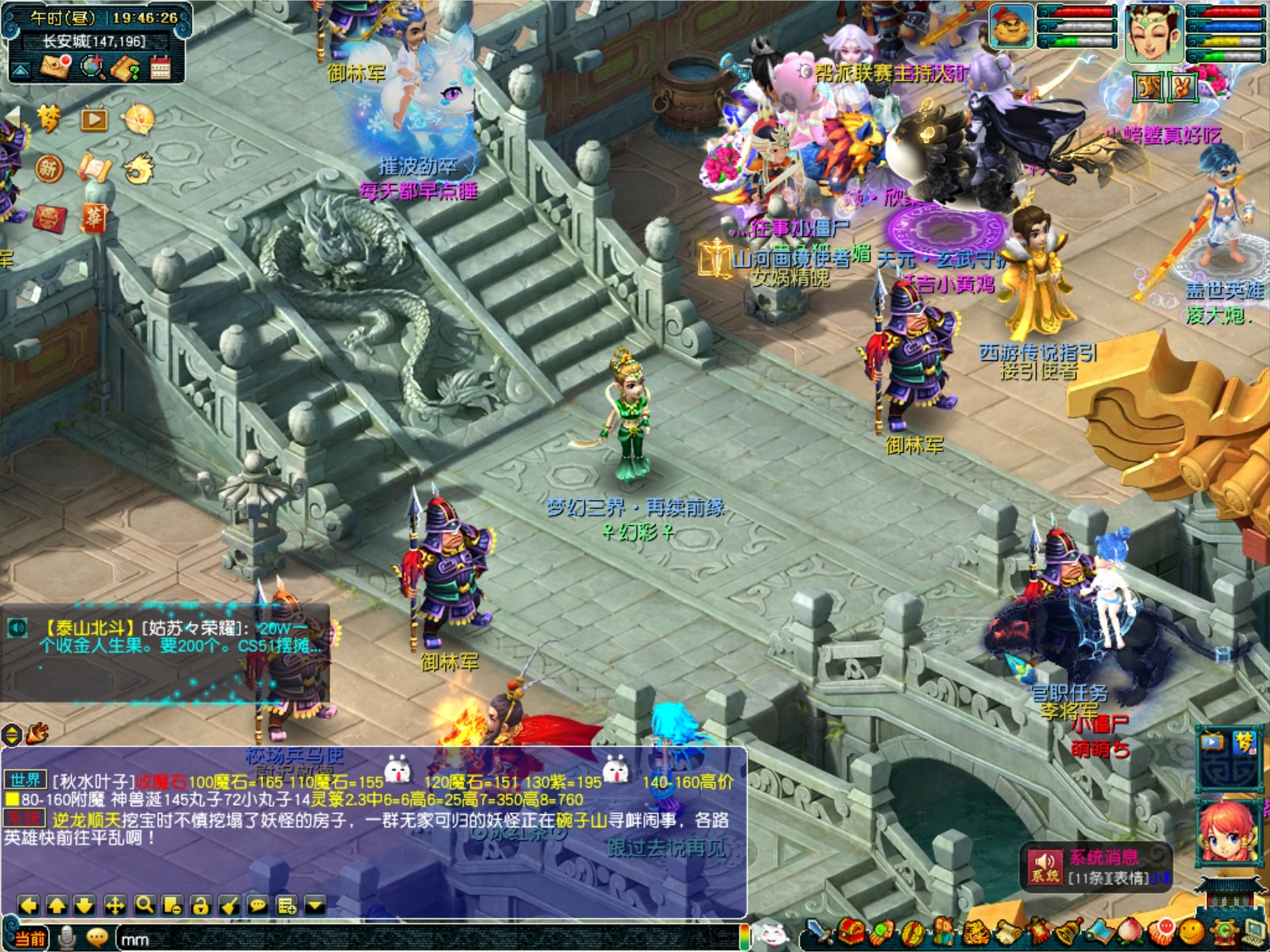This screenshot has height=952, width=1270.
Task: Open the round 新 (new) badge icon
Action: (x=50, y=169)
